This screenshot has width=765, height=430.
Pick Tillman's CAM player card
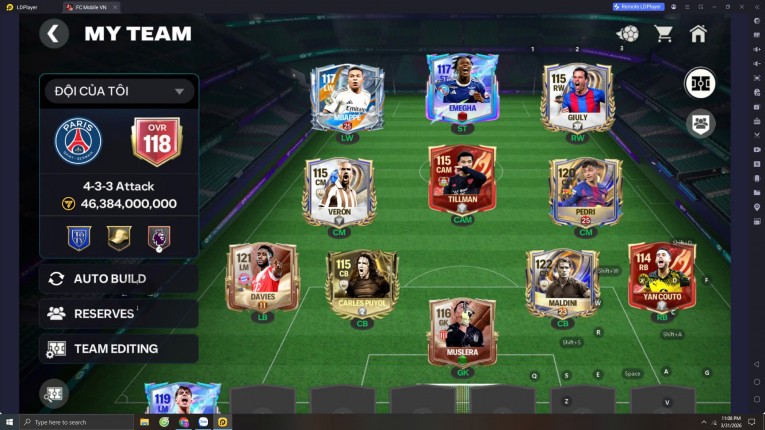coord(462,179)
